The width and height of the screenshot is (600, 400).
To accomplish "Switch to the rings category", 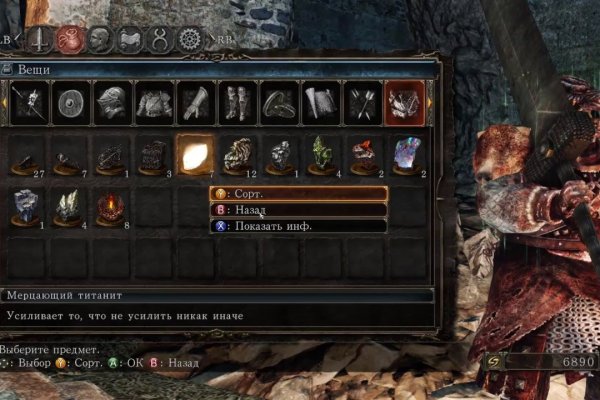I will click(278, 103).
